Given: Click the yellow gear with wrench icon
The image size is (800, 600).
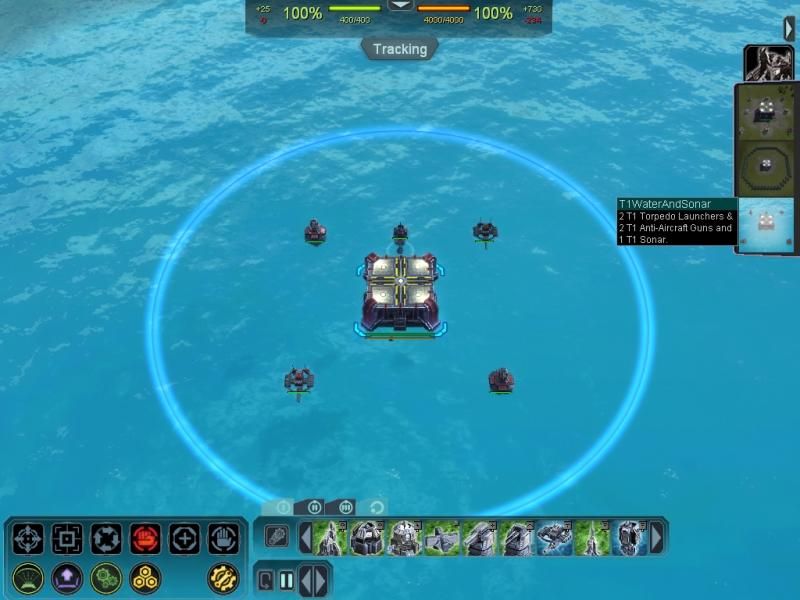Looking at the screenshot, I should coord(223,577).
